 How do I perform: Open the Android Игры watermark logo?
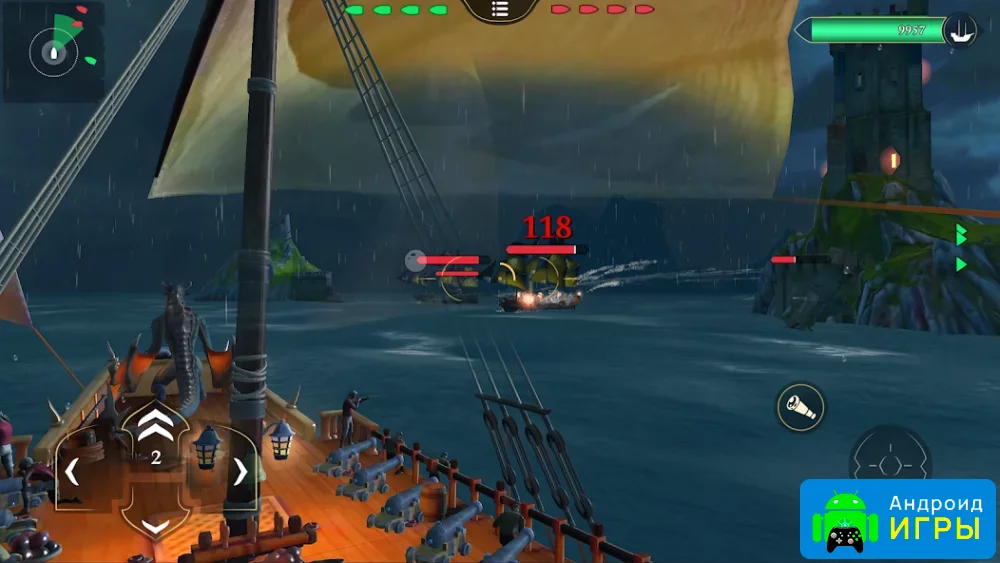(897, 518)
